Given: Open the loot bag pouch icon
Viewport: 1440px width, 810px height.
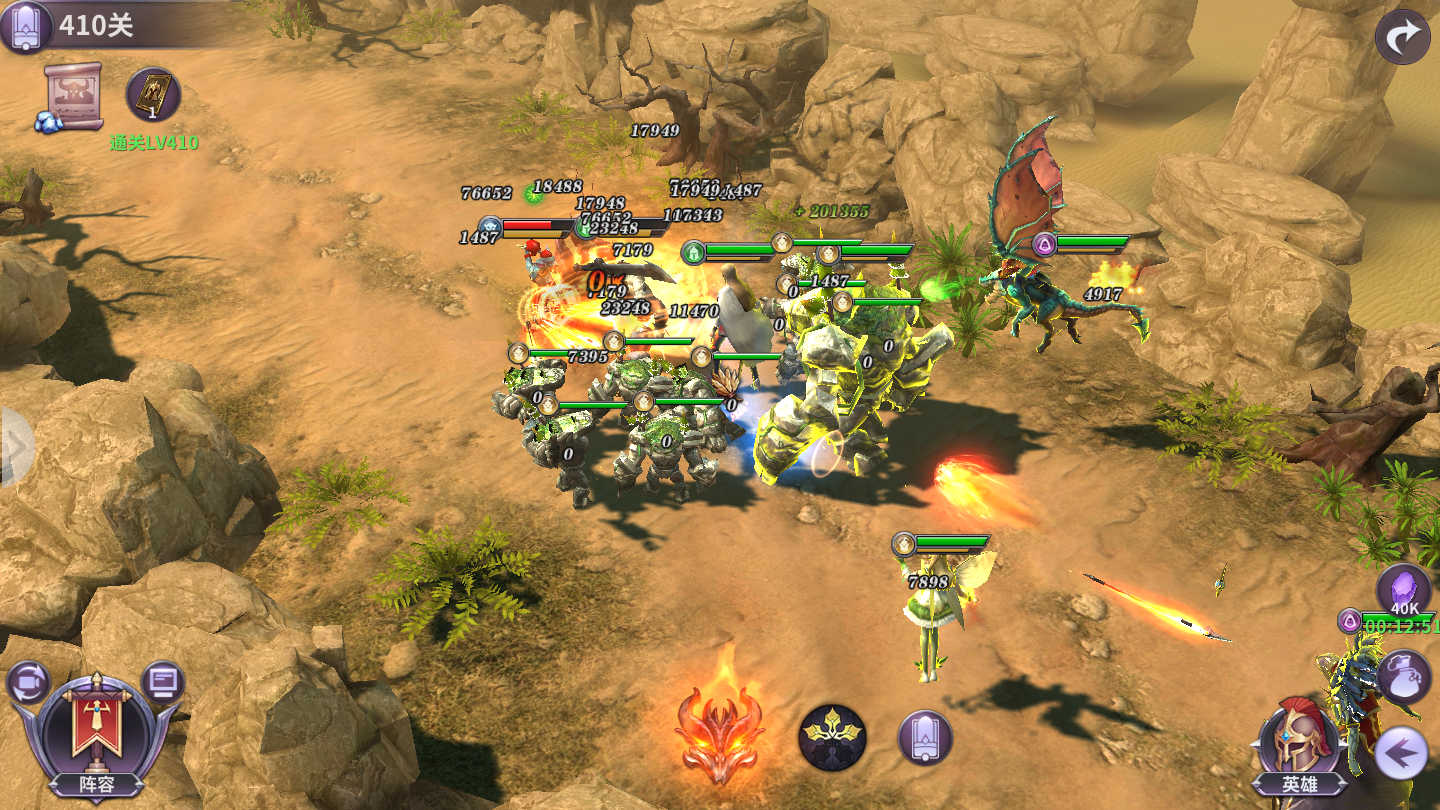Looking at the screenshot, I should click(1404, 677).
